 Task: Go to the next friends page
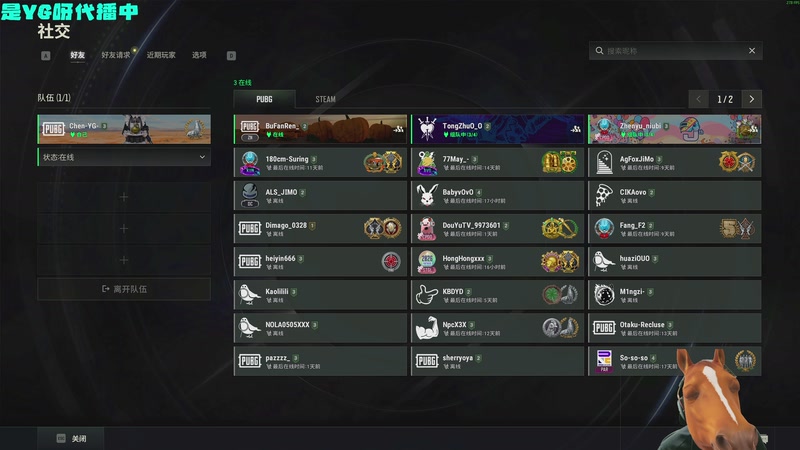pyautogui.click(x=752, y=99)
